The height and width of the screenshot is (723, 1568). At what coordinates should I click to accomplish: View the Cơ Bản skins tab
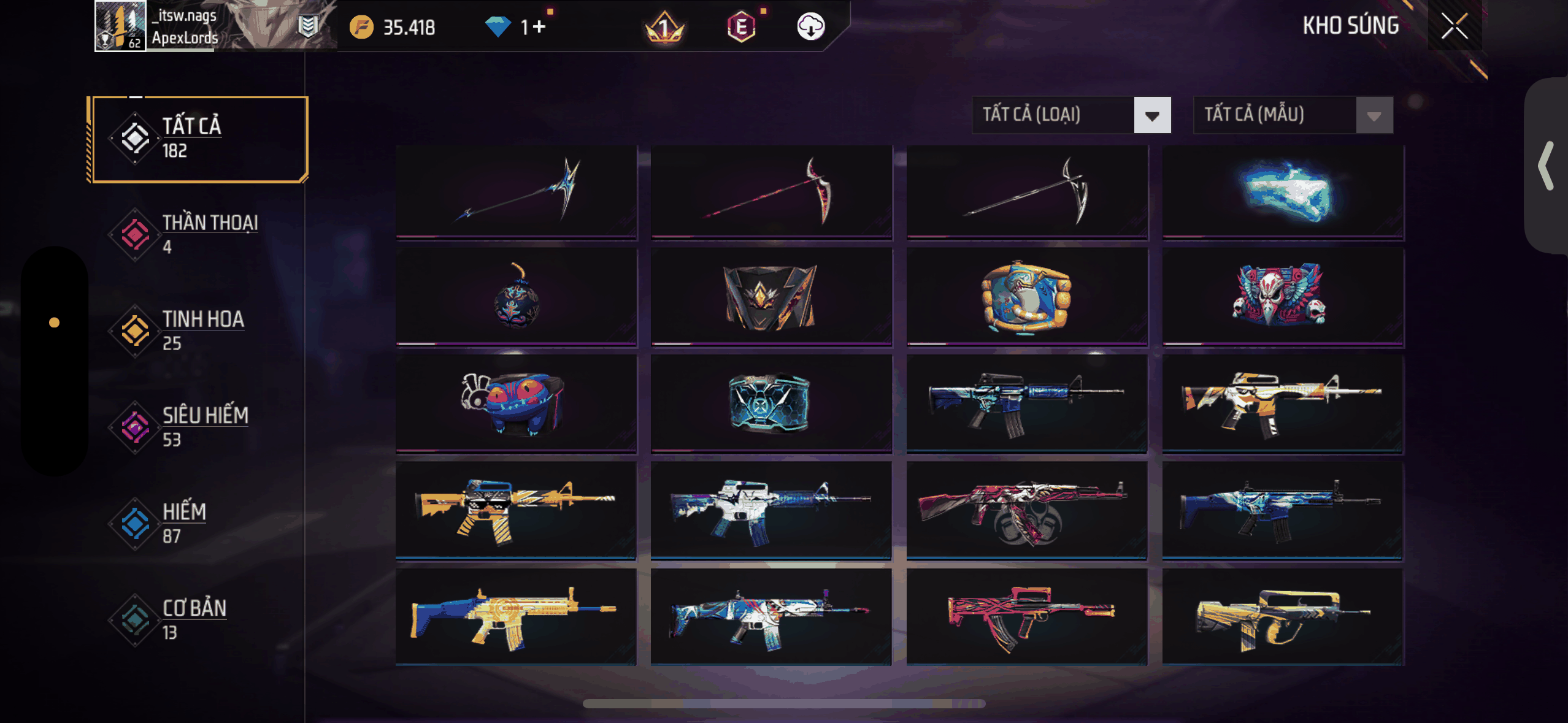coord(196,619)
